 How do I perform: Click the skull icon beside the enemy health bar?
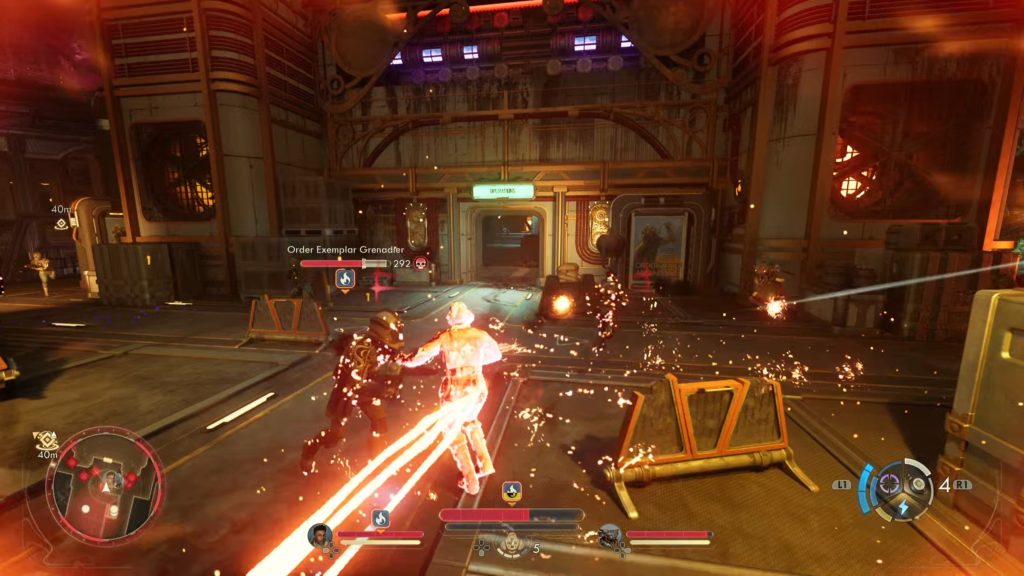(x=422, y=264)
